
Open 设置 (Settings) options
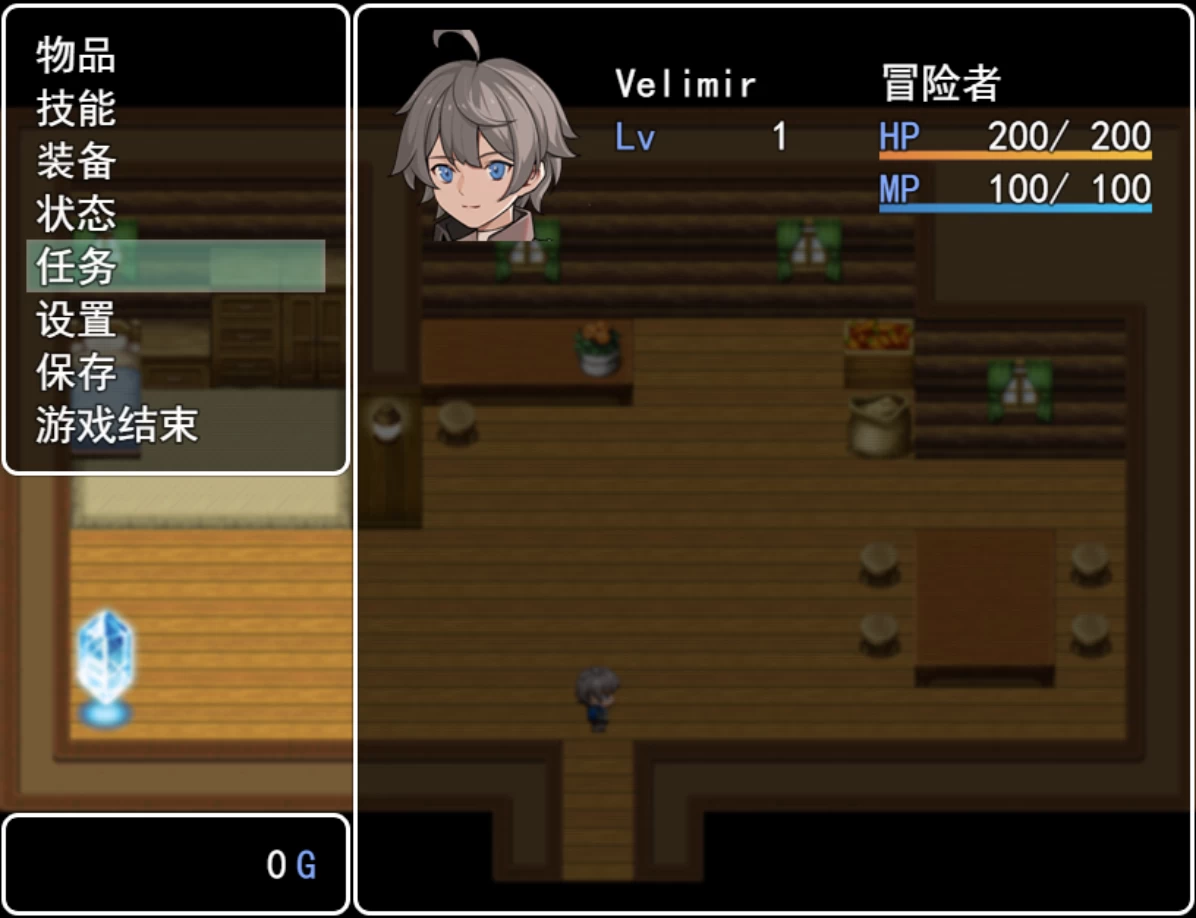pos(76,319)
